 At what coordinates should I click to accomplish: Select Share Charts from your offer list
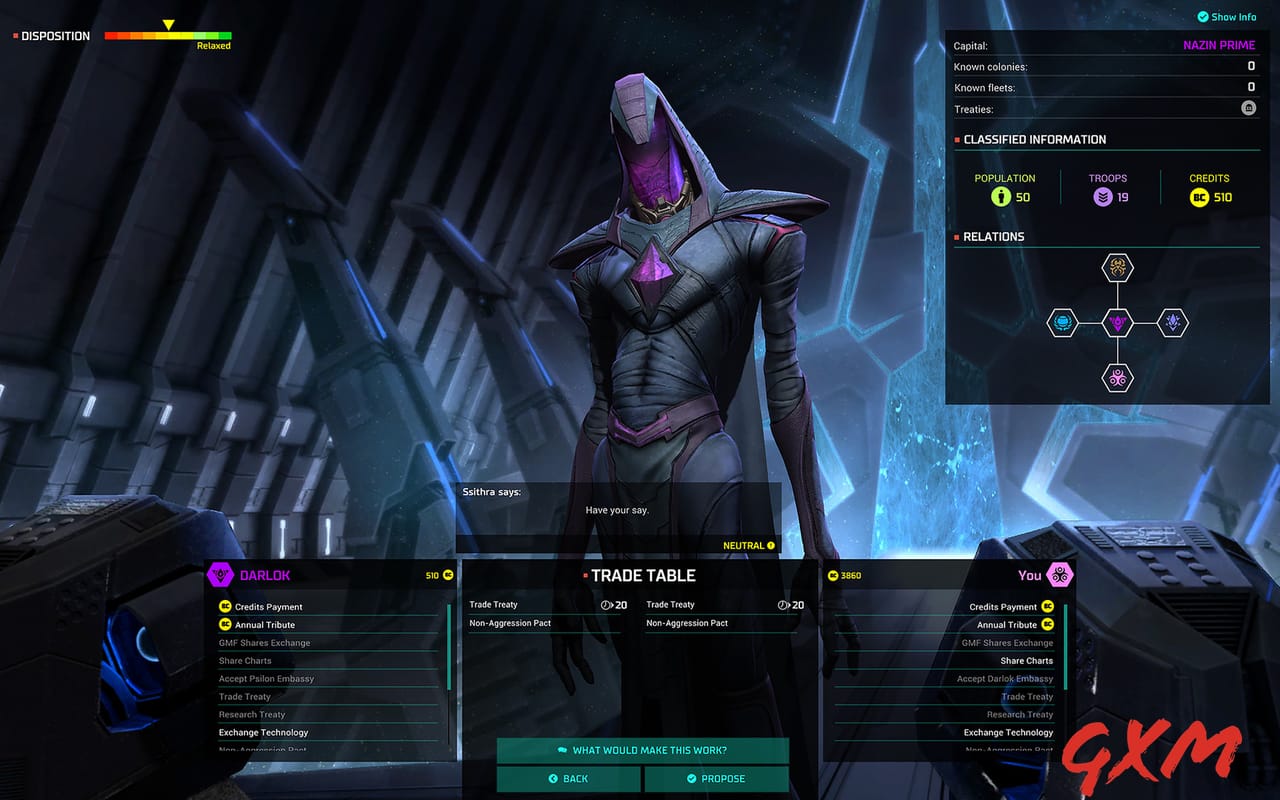(1026, 660)
